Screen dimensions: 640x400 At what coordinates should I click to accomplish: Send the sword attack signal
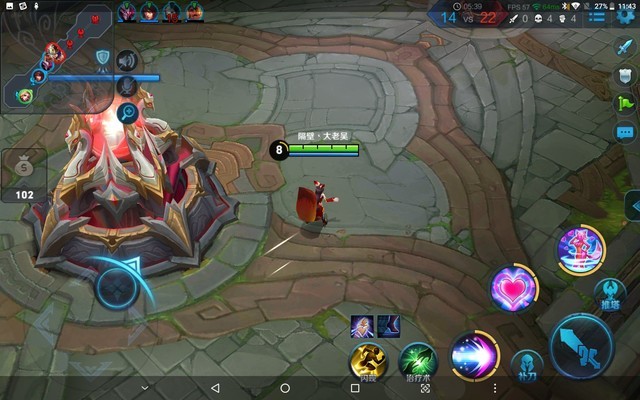tap(625, 46)
